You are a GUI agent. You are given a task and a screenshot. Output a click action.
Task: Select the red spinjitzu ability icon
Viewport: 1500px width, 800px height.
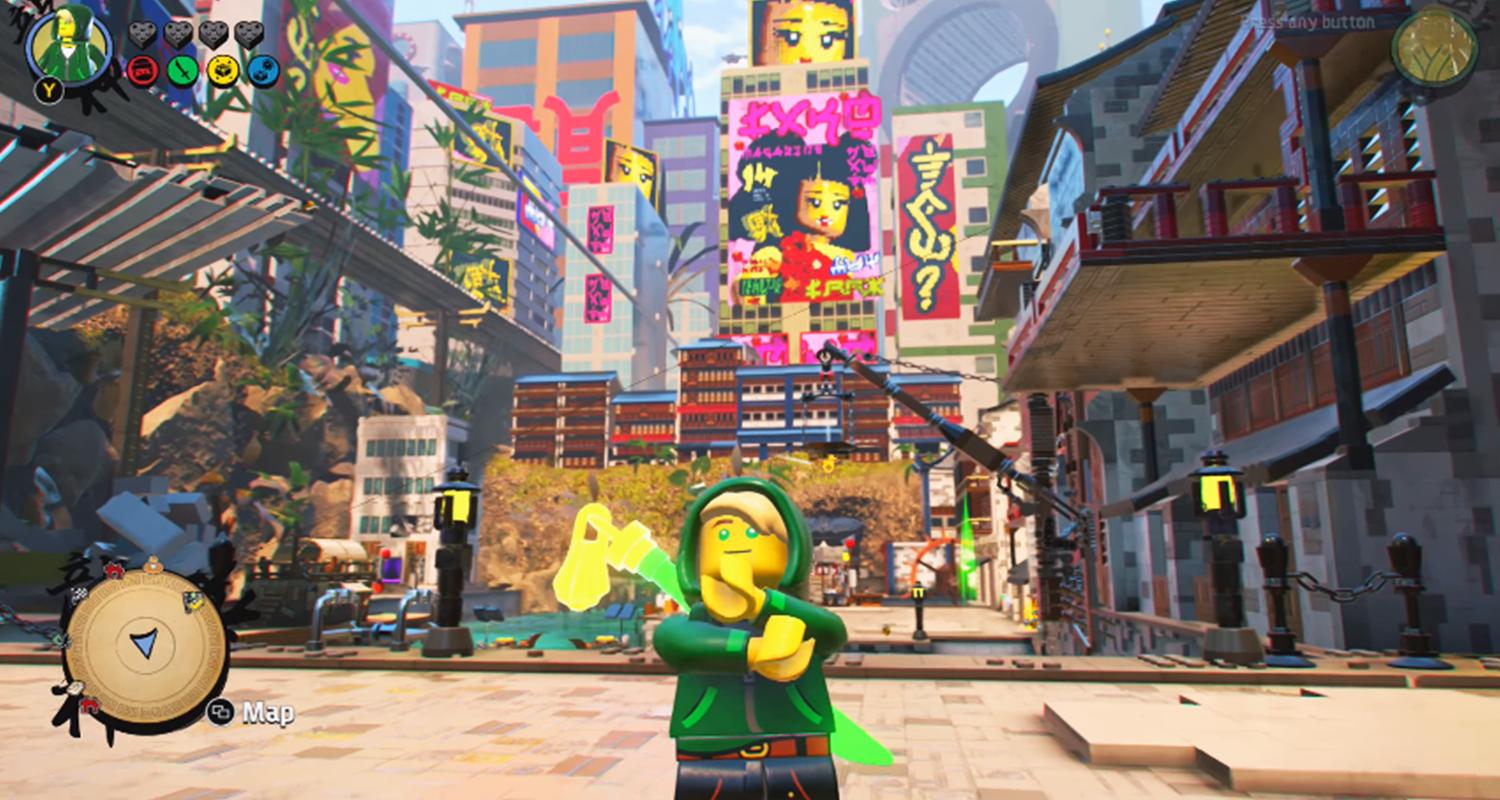point(143,71)
